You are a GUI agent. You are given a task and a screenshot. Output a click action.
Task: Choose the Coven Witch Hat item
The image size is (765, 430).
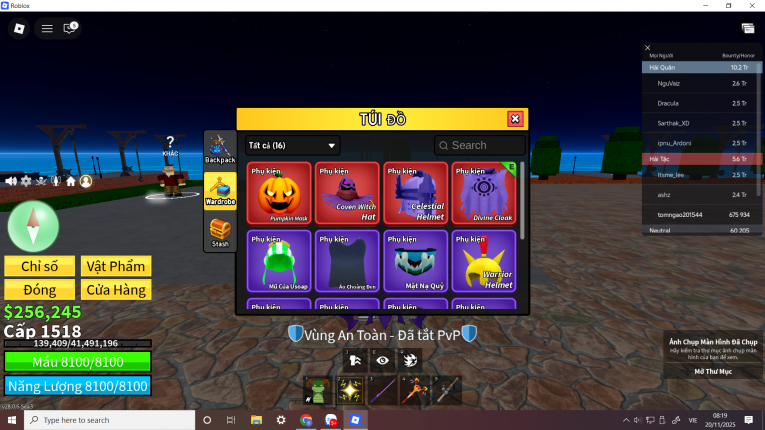pyautogui.click(x=347, y=192)
